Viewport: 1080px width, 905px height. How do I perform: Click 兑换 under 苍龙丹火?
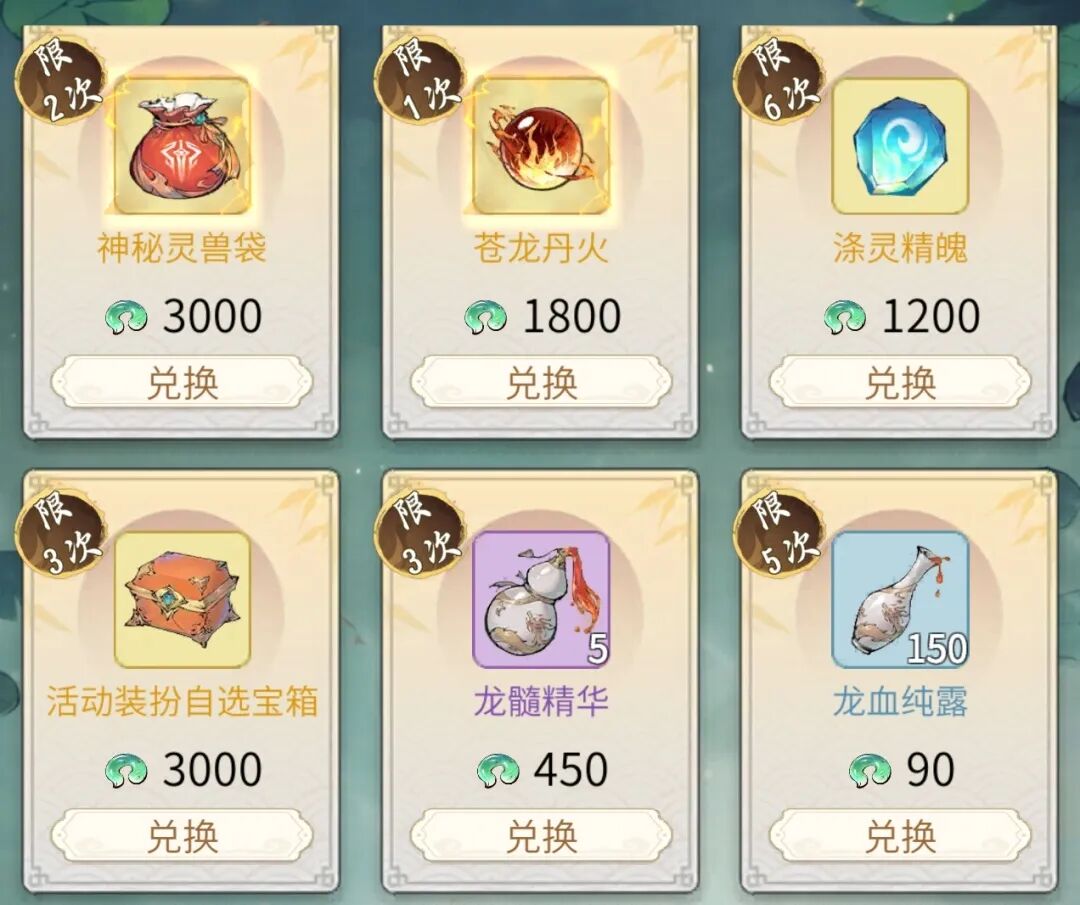[541, 382]
